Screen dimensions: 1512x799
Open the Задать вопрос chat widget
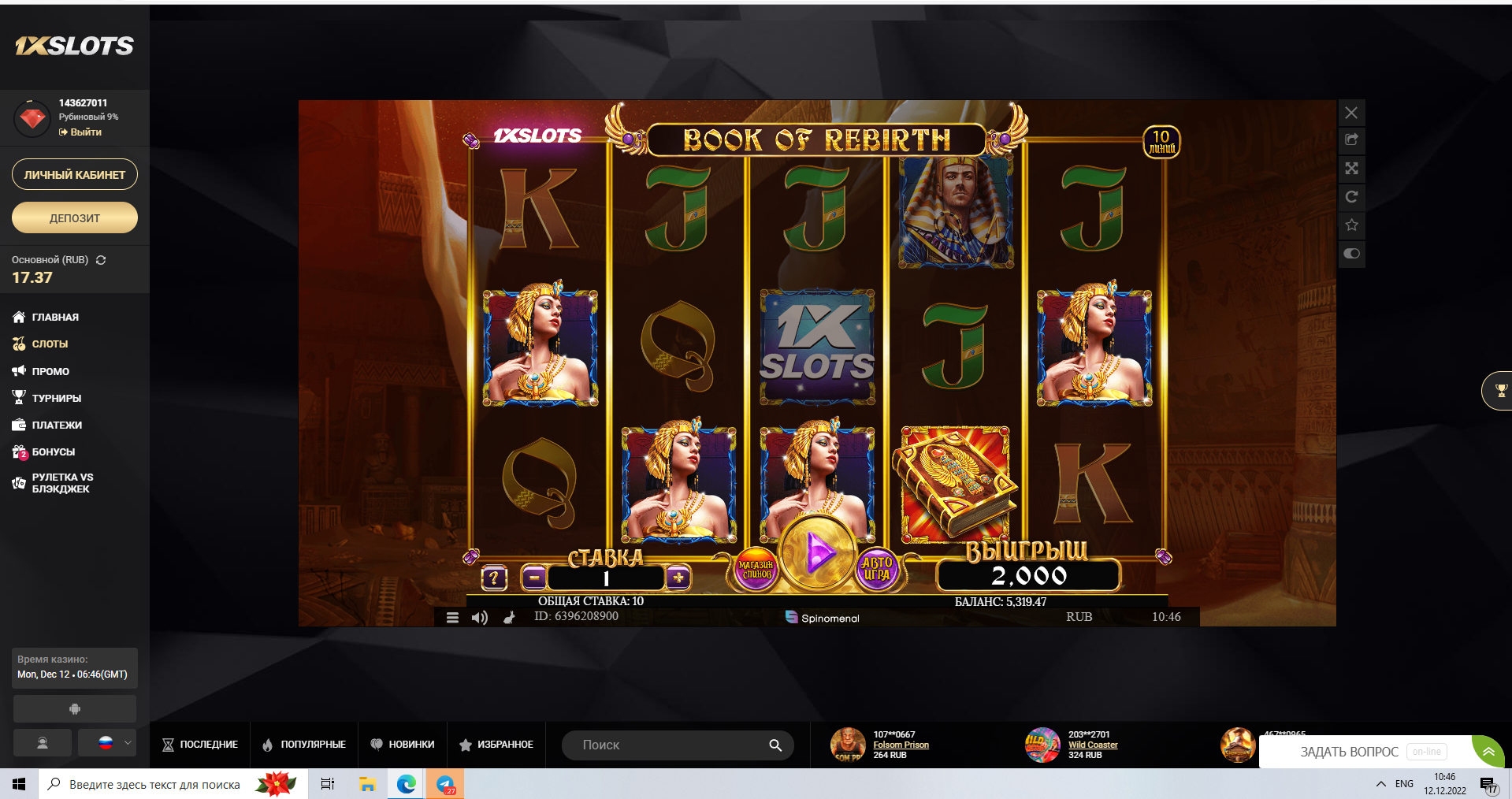tap(1349, 752)
